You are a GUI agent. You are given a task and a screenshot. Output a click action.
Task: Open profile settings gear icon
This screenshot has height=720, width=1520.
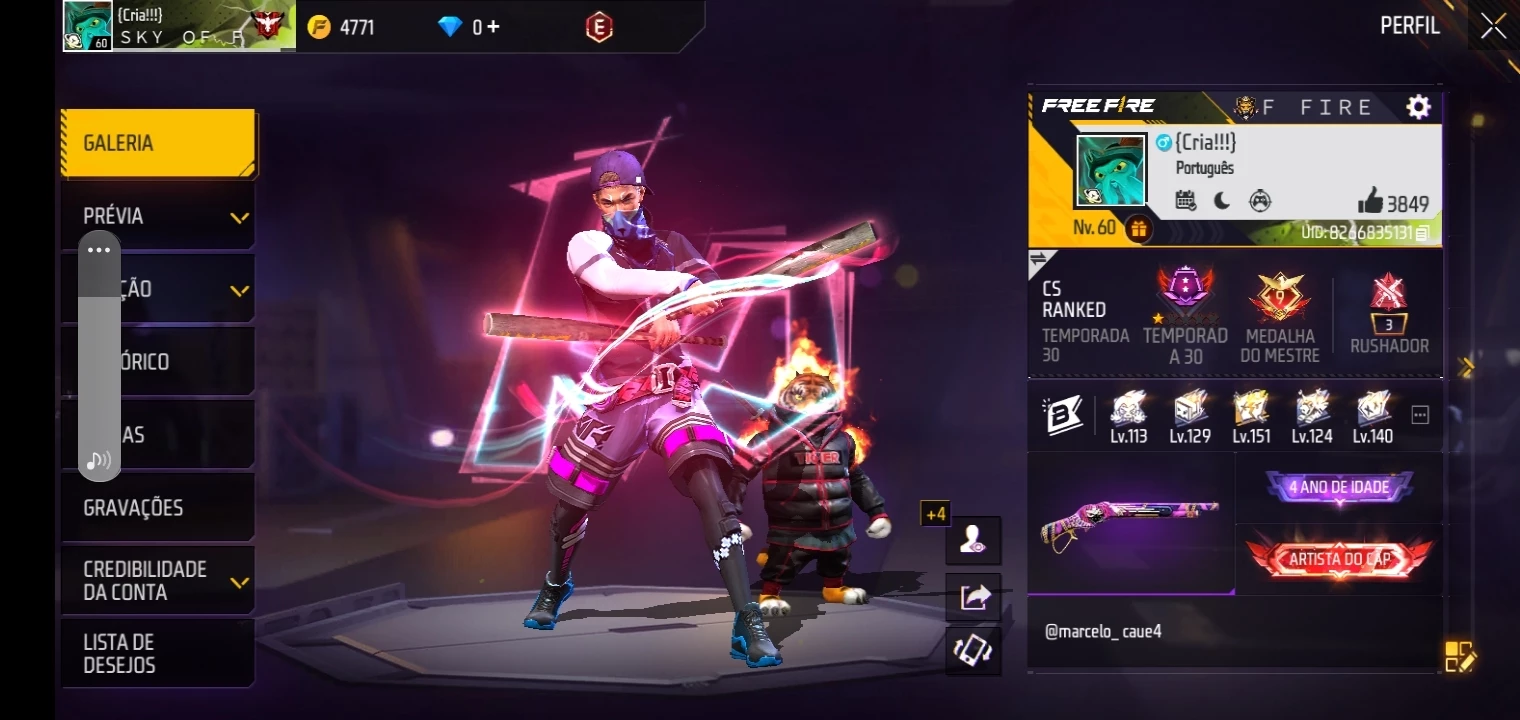(x=1418, y=107)
